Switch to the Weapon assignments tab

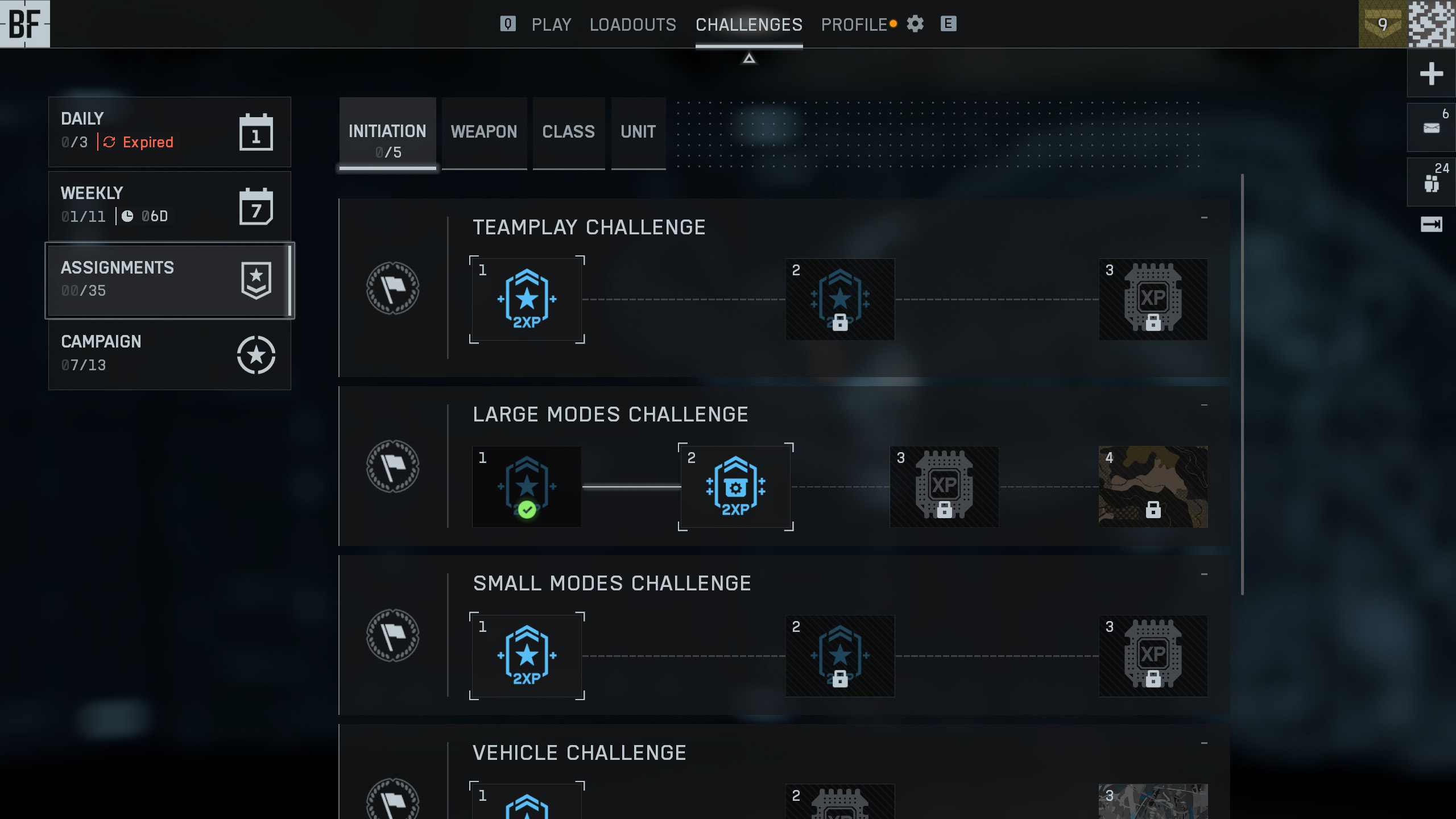[x=484, y=132]
